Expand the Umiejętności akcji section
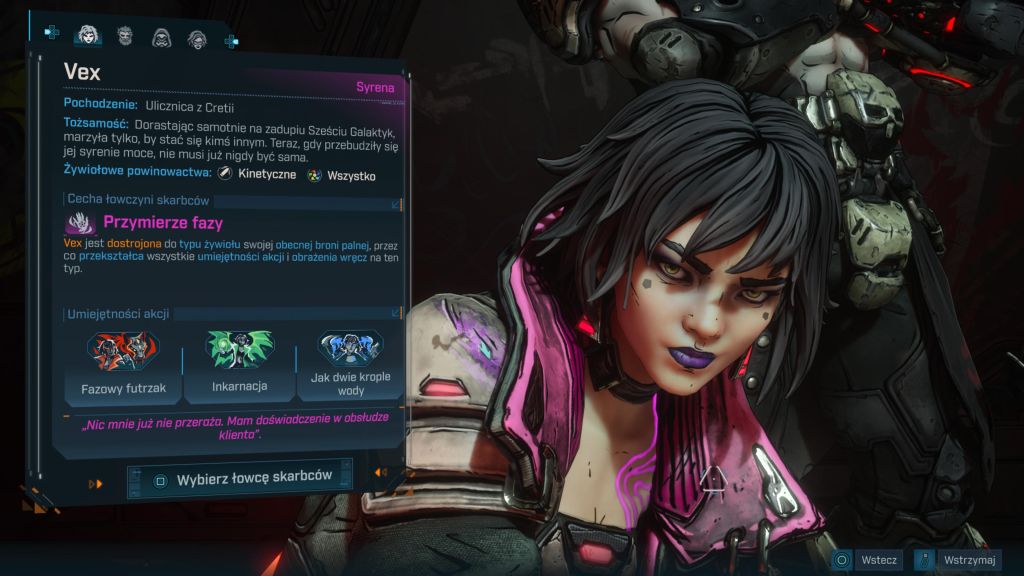The width and height of the screenshot is (1024, 576). 396,314
